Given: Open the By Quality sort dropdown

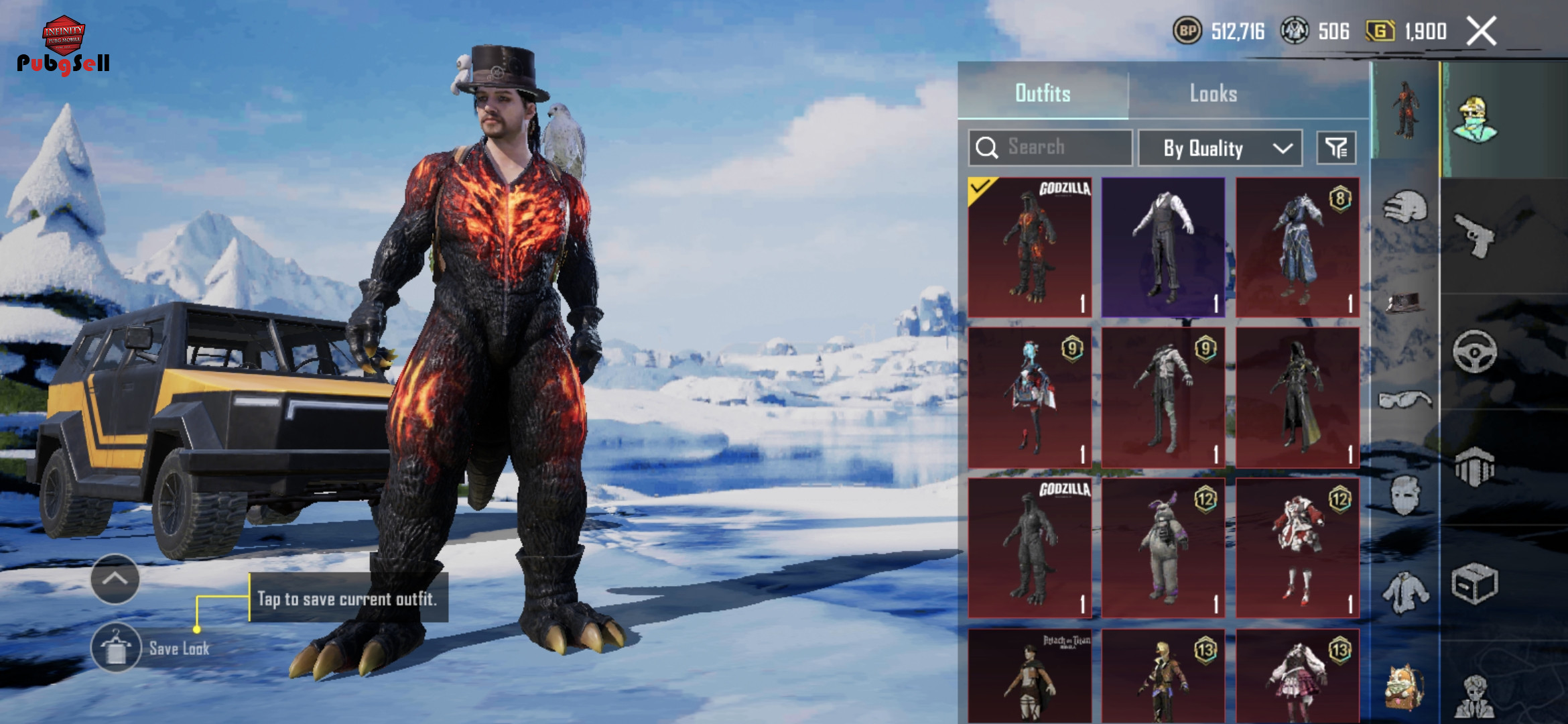Looking at the screenshot, I should pos(1220,148).
